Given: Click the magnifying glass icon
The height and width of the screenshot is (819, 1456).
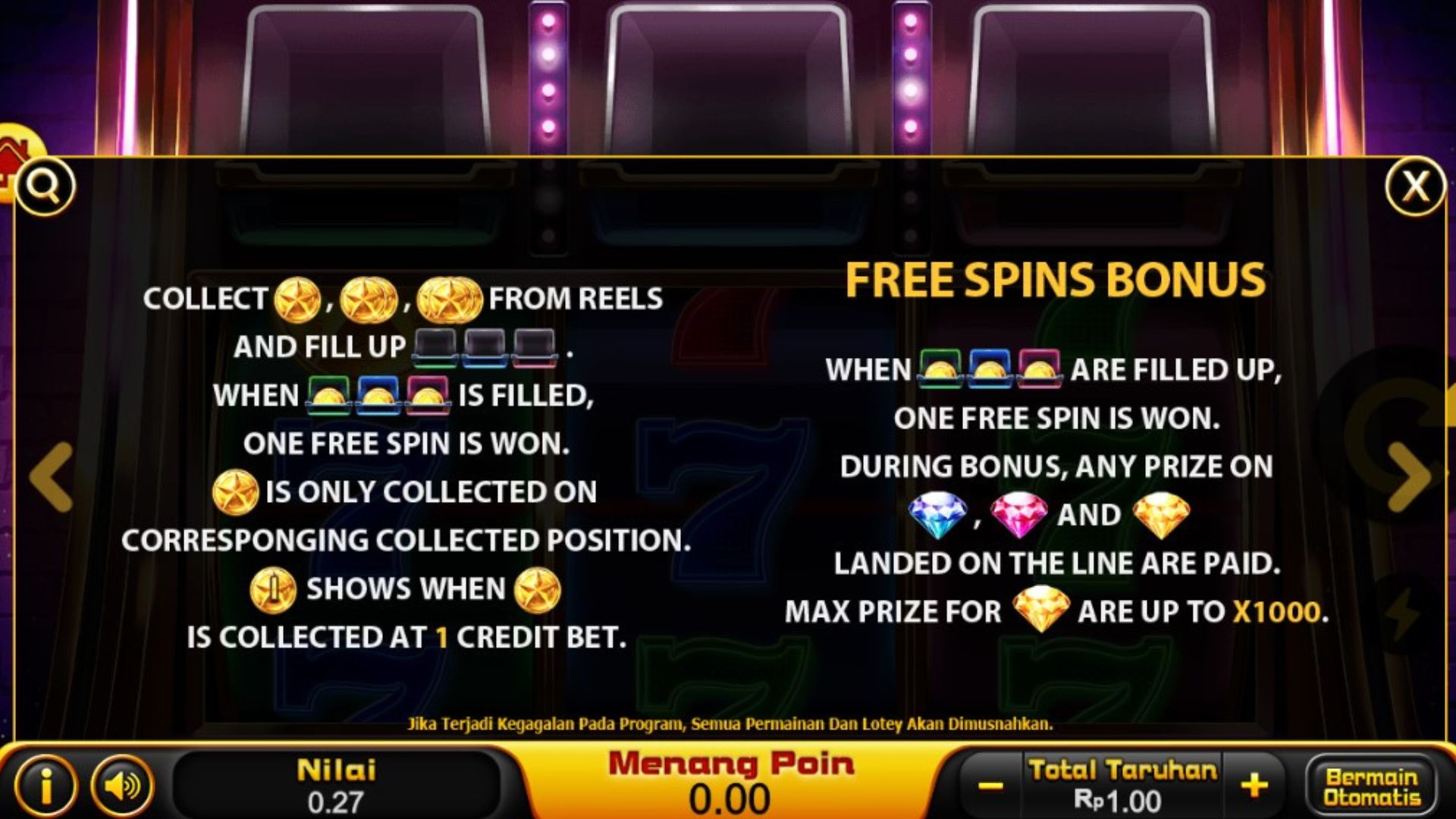Looking at the screenshot, I should (45, 186).
